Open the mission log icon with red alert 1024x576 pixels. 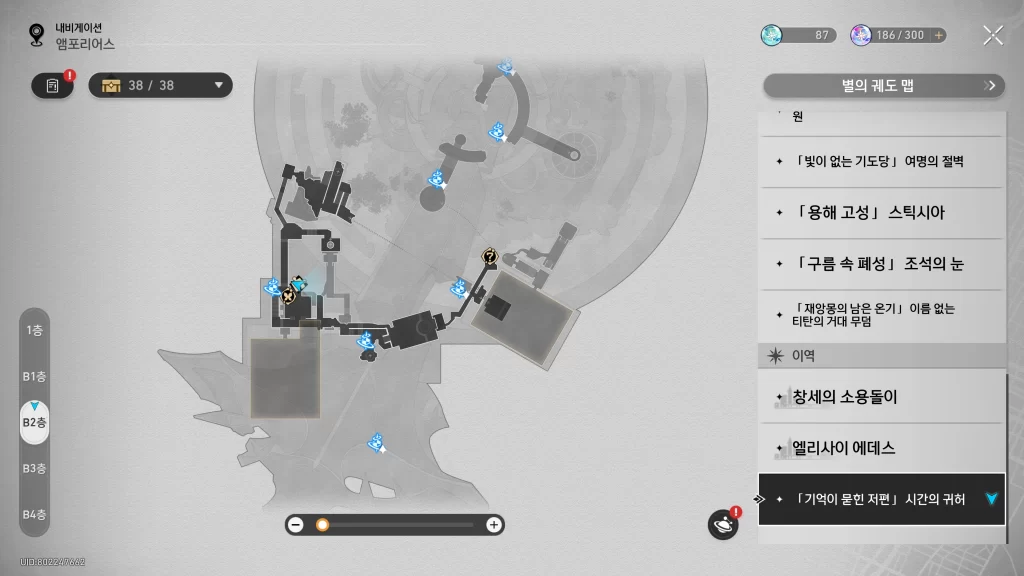click(x=52, y=85)
